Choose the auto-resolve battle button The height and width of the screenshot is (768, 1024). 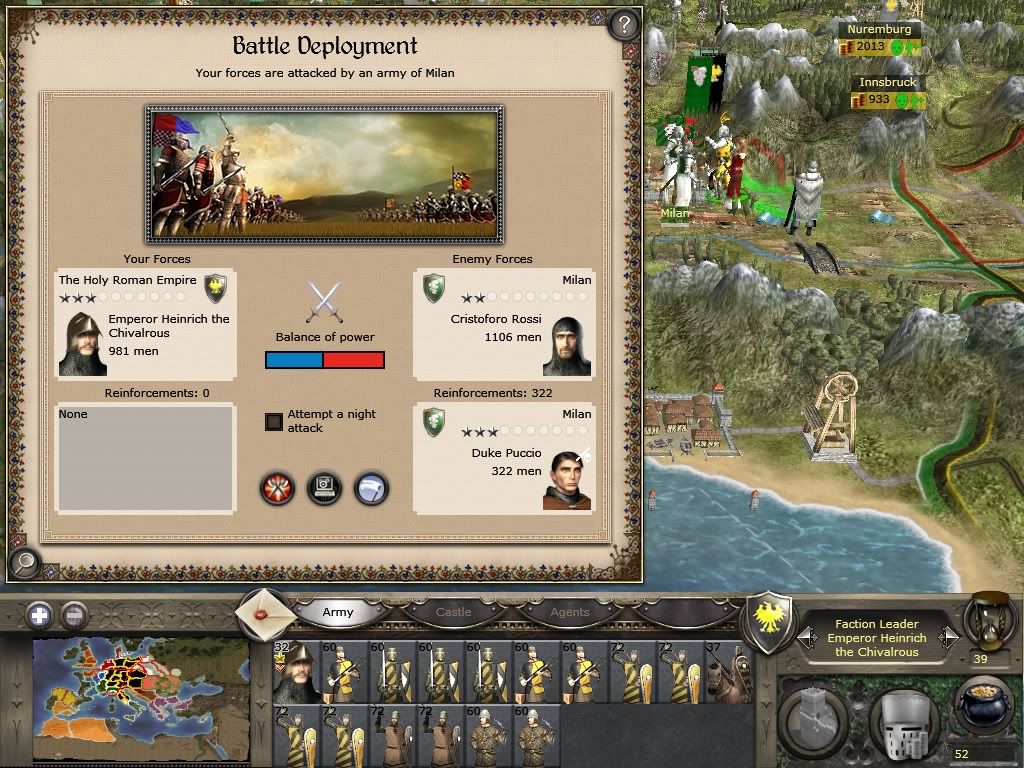coord(324,489)
